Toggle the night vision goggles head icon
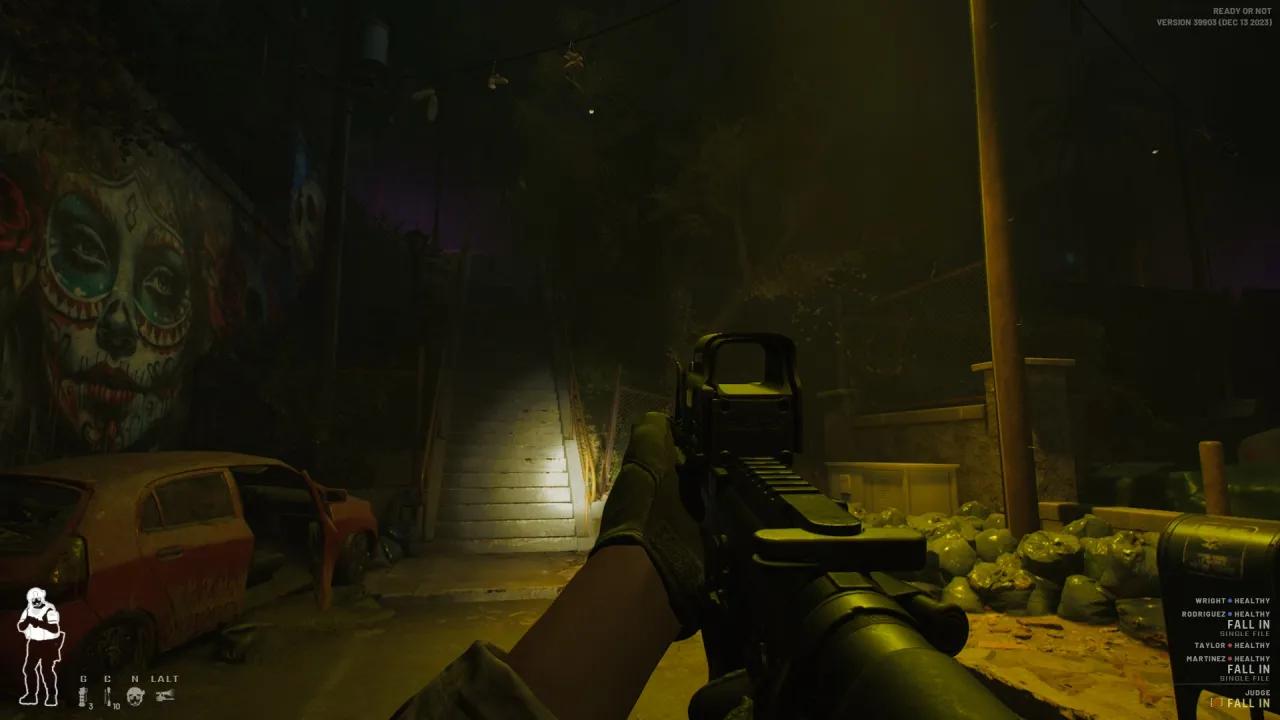Viewport: 1280px width, 720px height. point(135,695)
